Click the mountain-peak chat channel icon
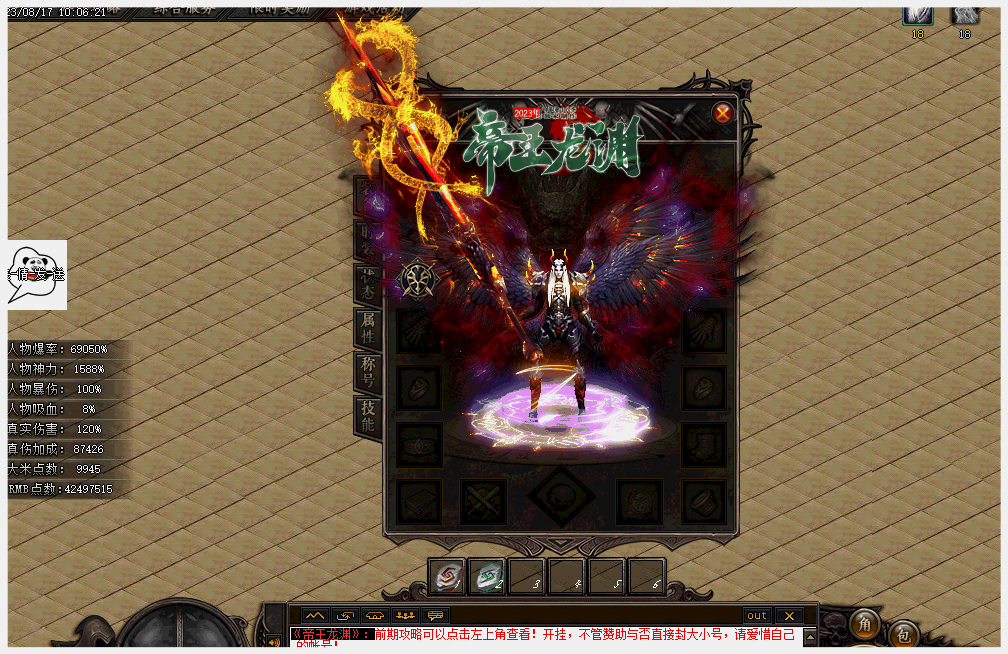Screen dimensions: 1008x654 point(315,615)
